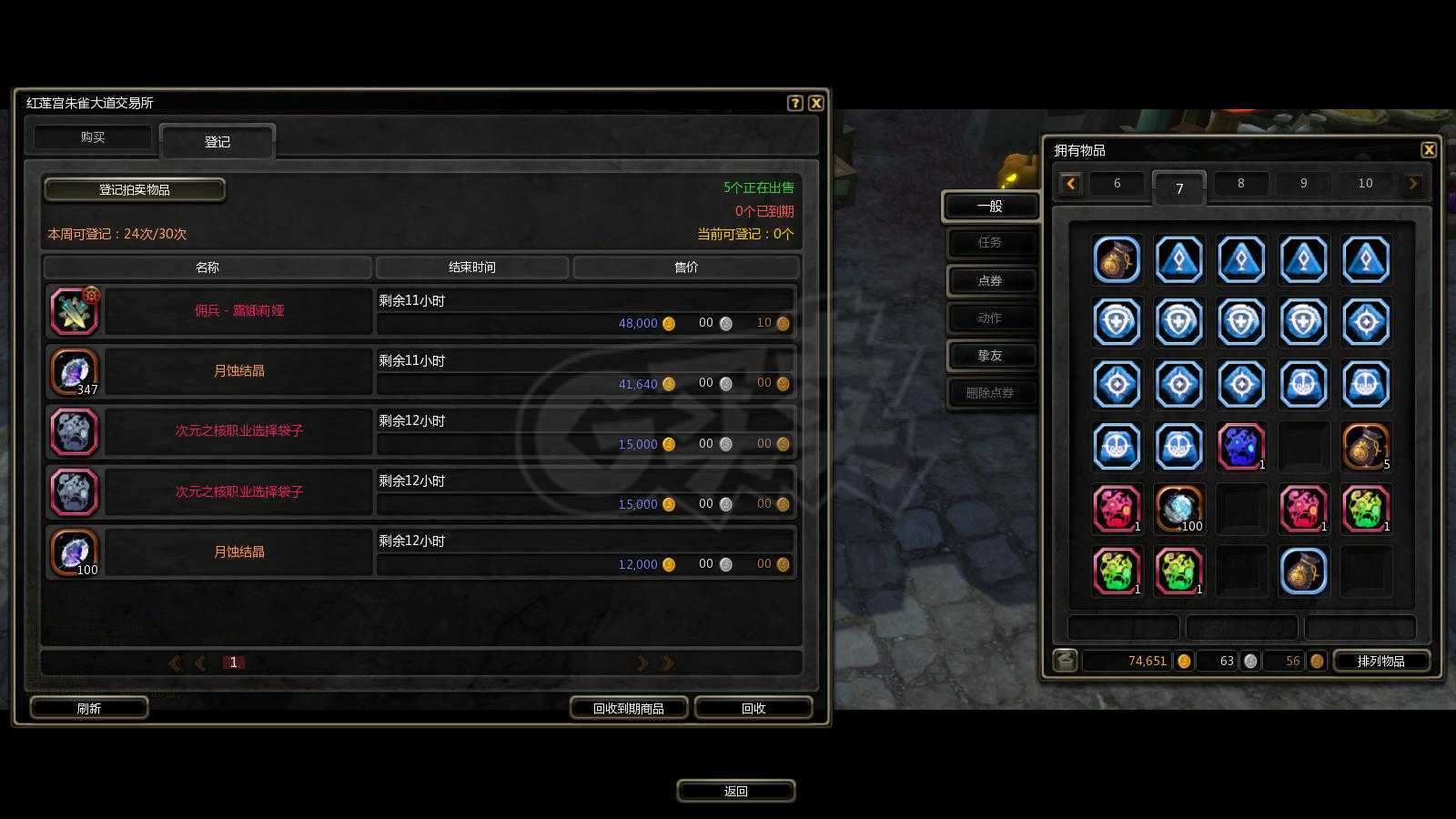Select the 月蚀结晶 listing priced 41,640
Viewport: 1456px width, 819px height.
[238, 371]
